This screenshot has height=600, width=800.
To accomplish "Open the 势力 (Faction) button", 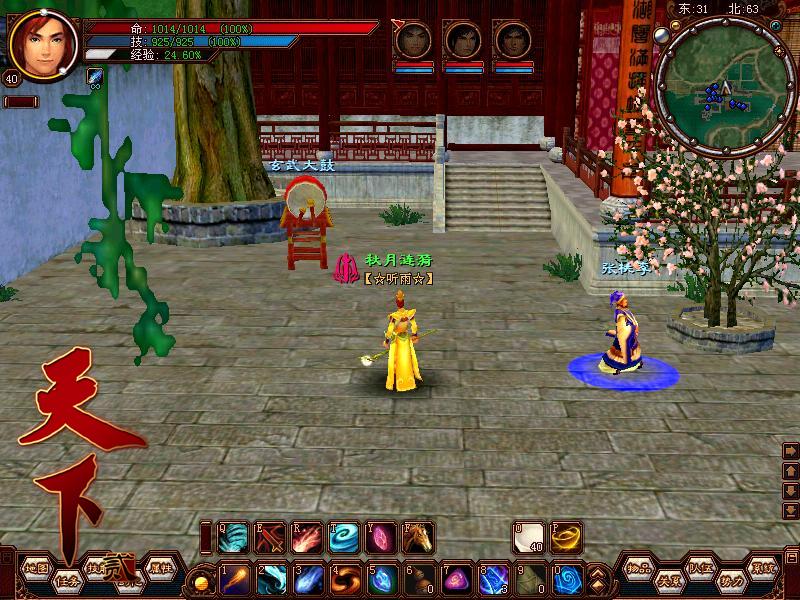I will coord(732,580).
